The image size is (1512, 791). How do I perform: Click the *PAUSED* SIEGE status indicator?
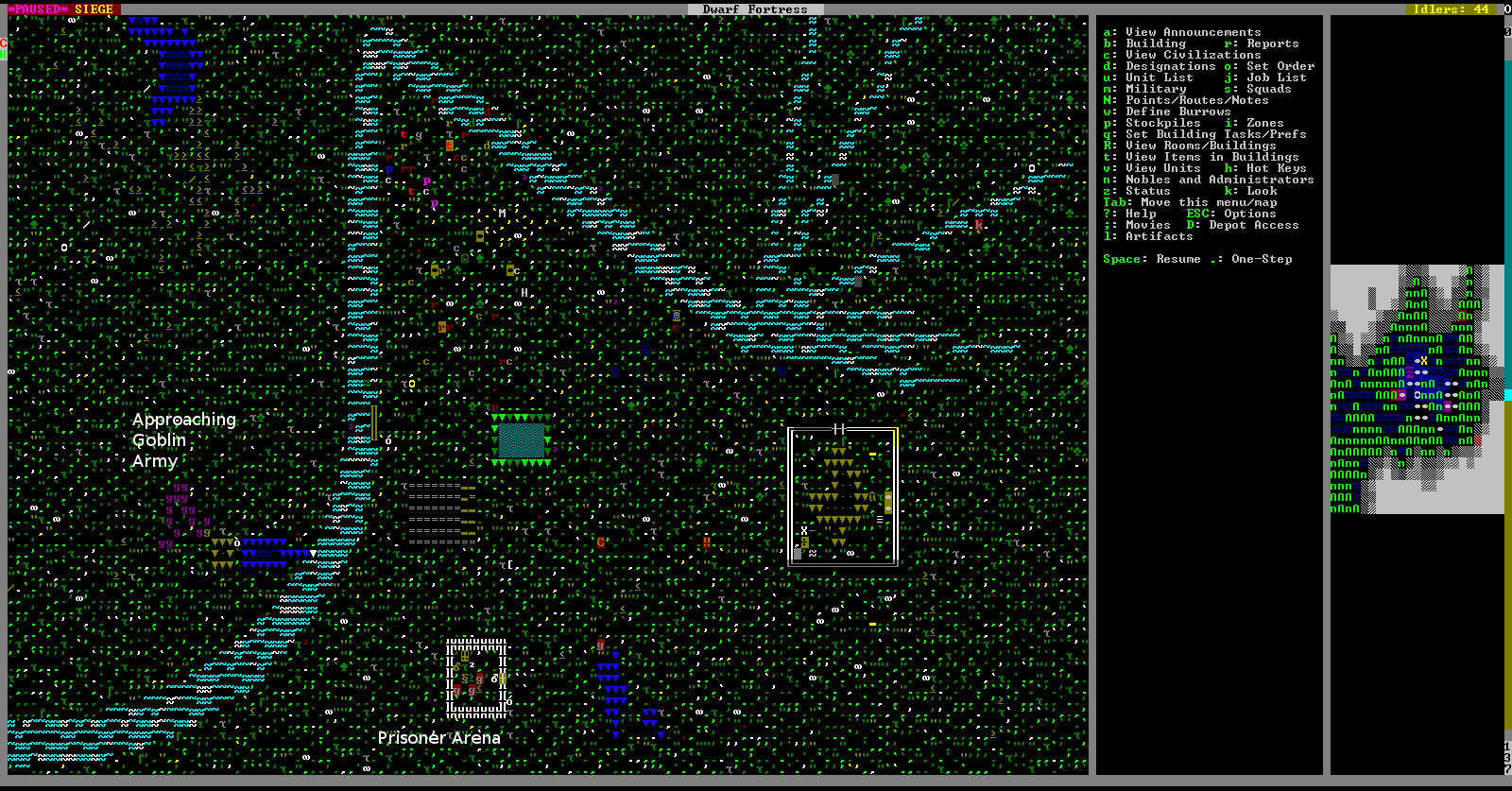point(59,9)
